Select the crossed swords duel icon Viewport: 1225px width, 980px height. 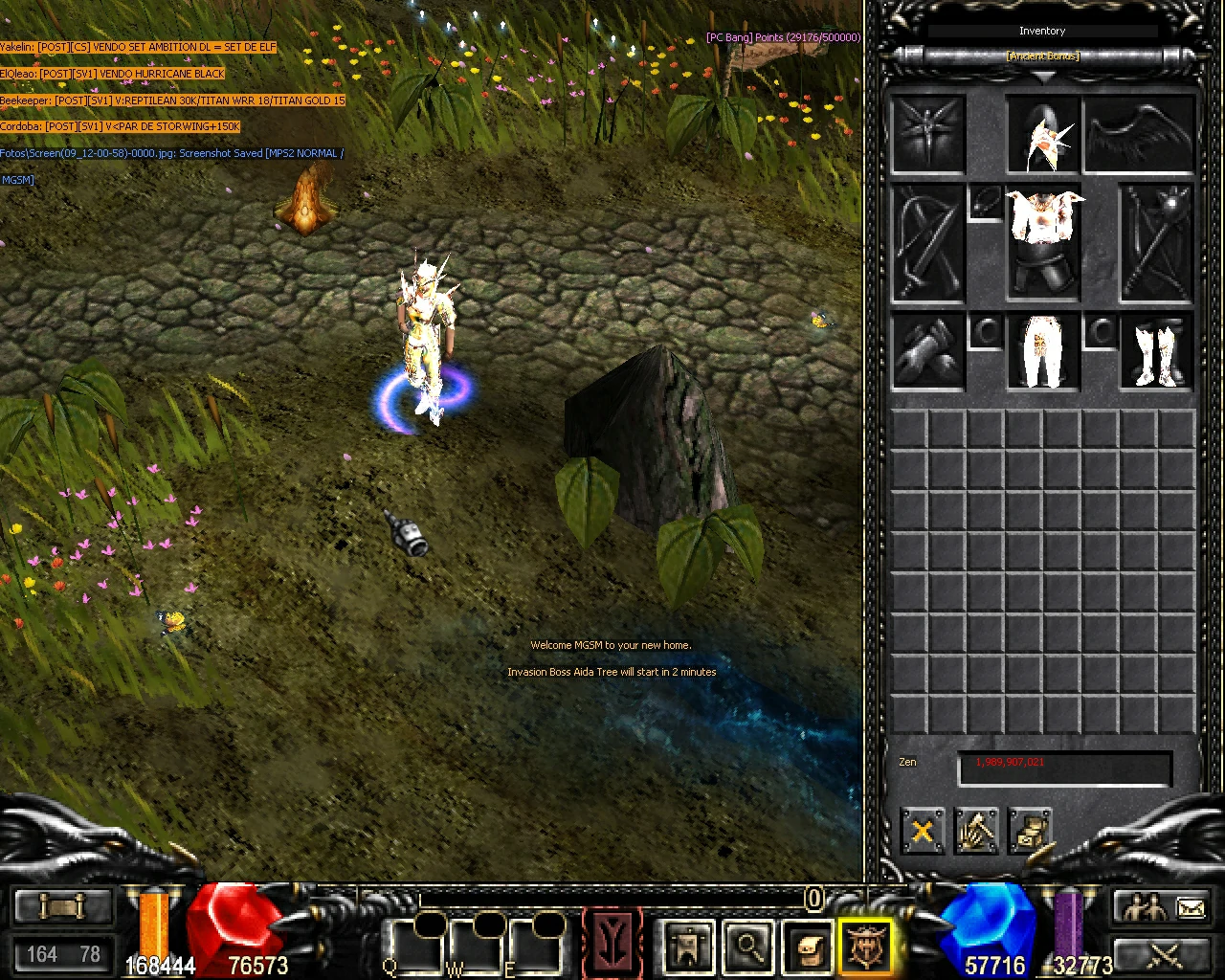(1163, 957)
